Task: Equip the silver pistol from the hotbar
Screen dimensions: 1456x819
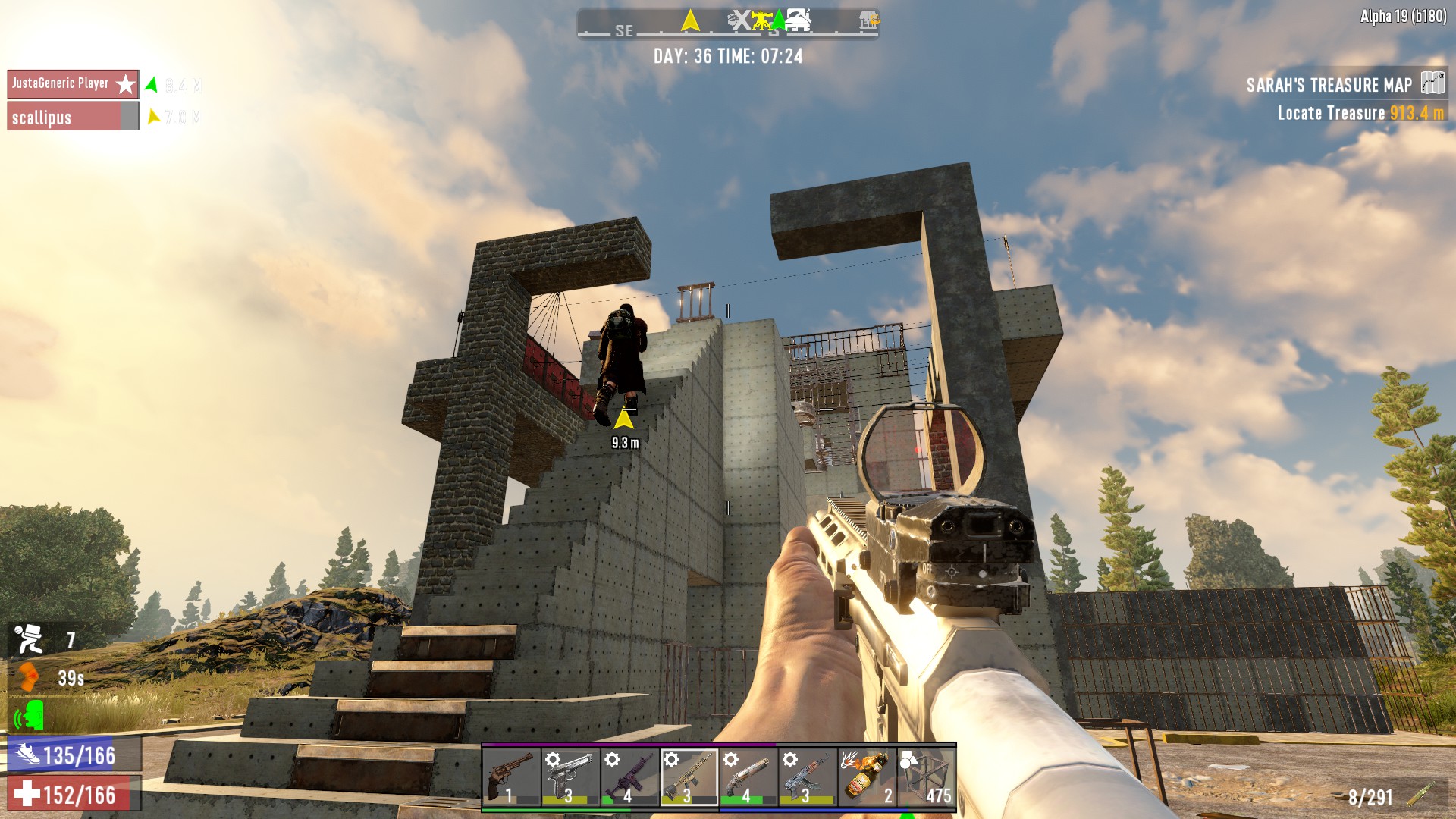Action: 570,777
